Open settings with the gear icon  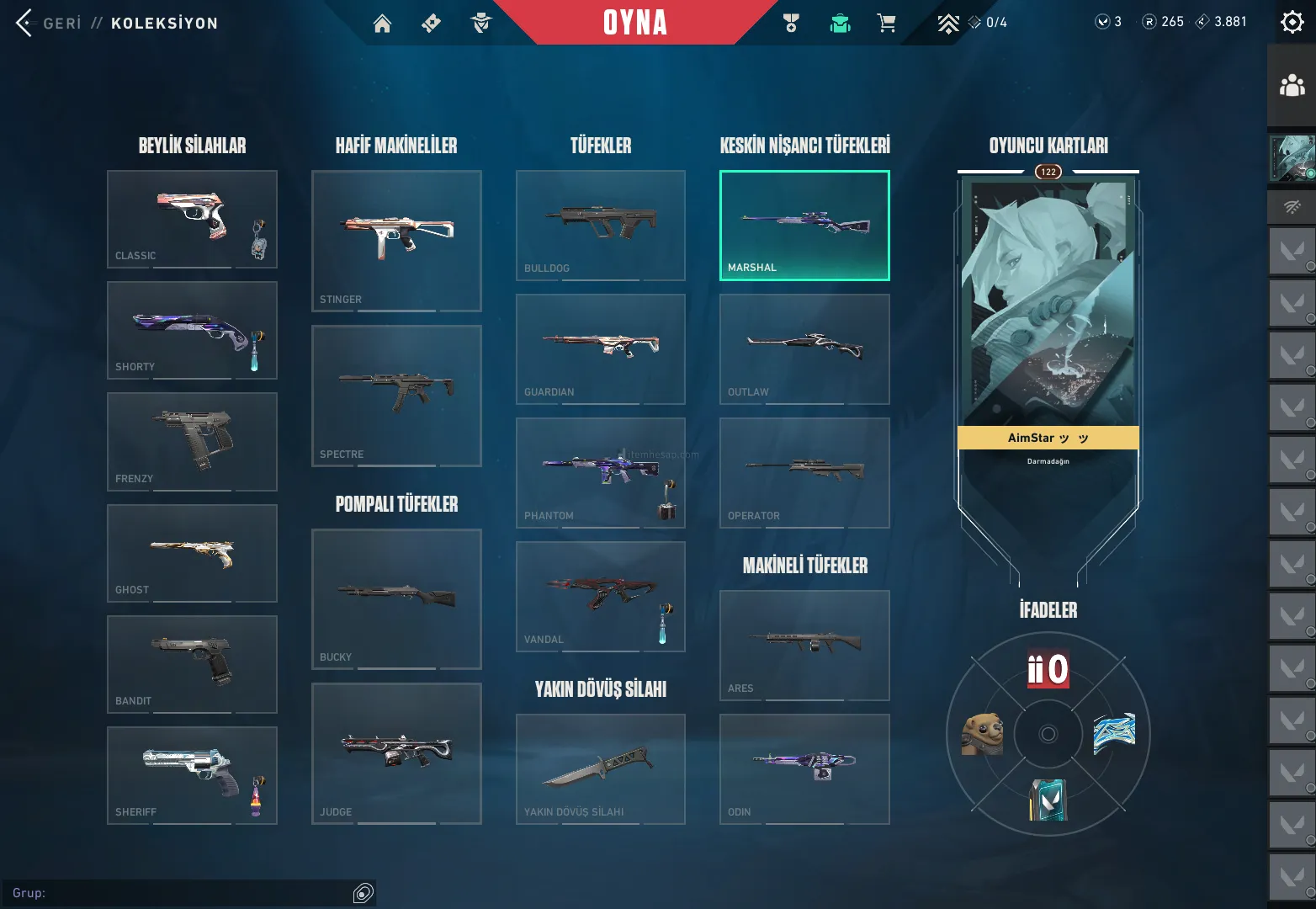(1292, 22)
